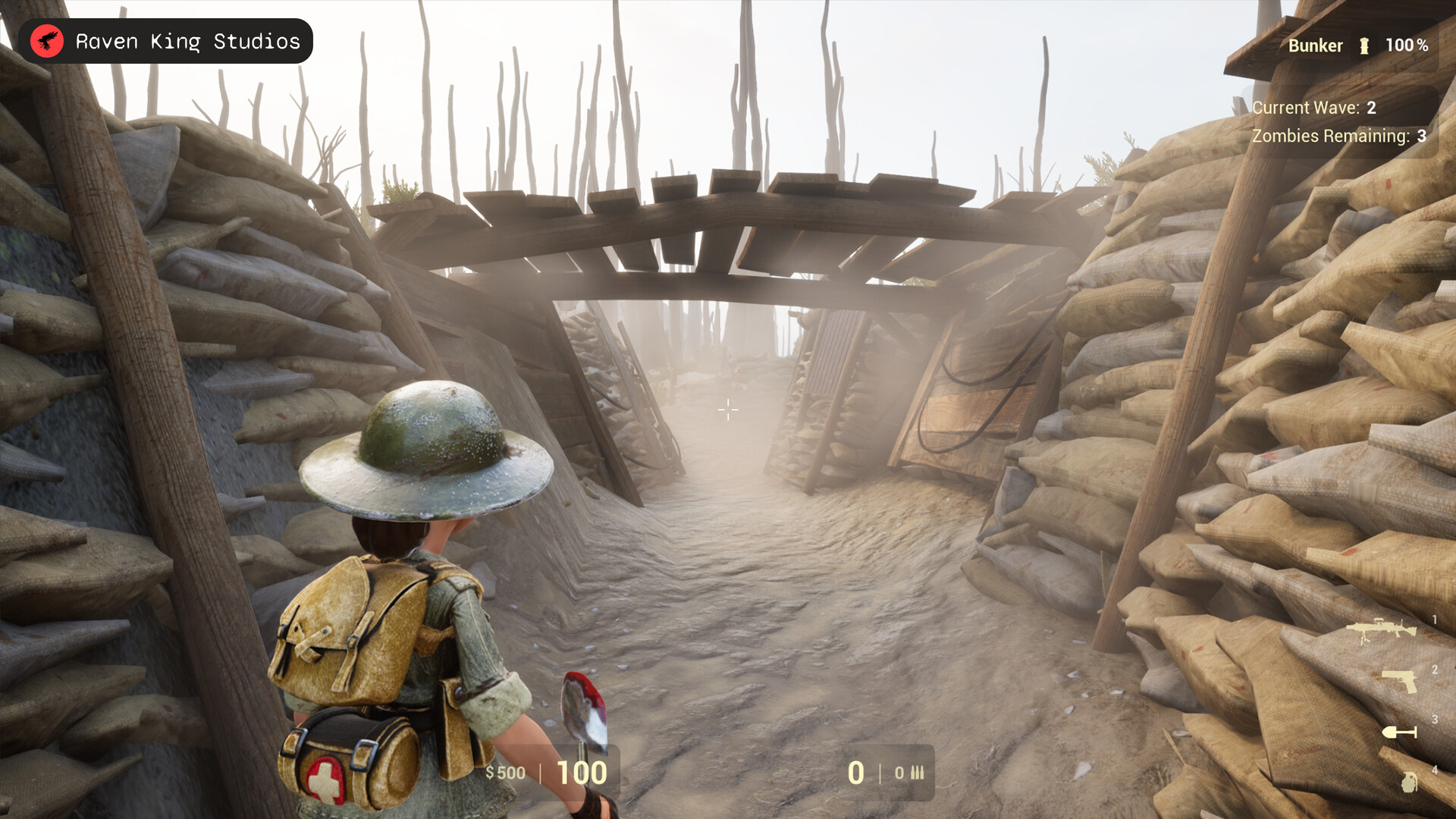This screenshot has width=1456, height=819.
Task: Click the ammo magazine icon near the ammo counter
Action: point(917,773)
